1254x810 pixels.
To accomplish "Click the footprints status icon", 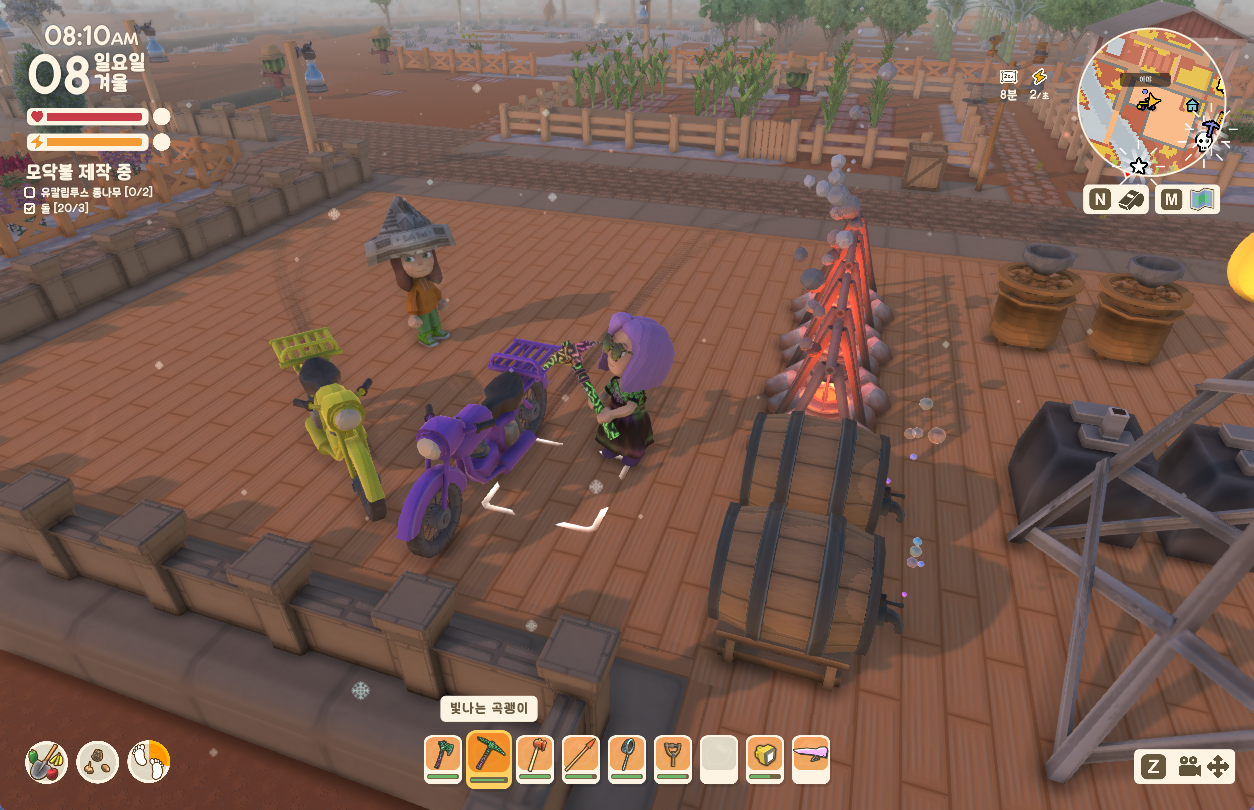I will point(149,762).
